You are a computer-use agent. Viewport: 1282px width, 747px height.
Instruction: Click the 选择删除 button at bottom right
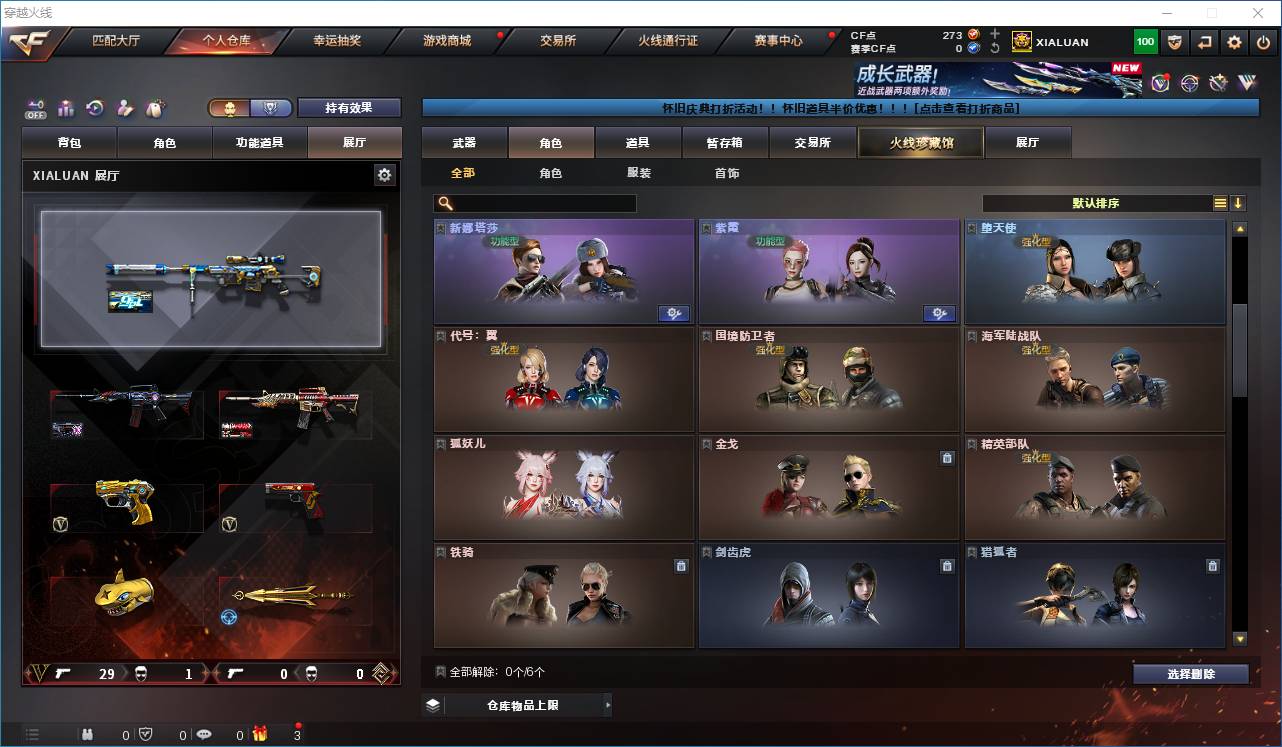coord(1191,673)
